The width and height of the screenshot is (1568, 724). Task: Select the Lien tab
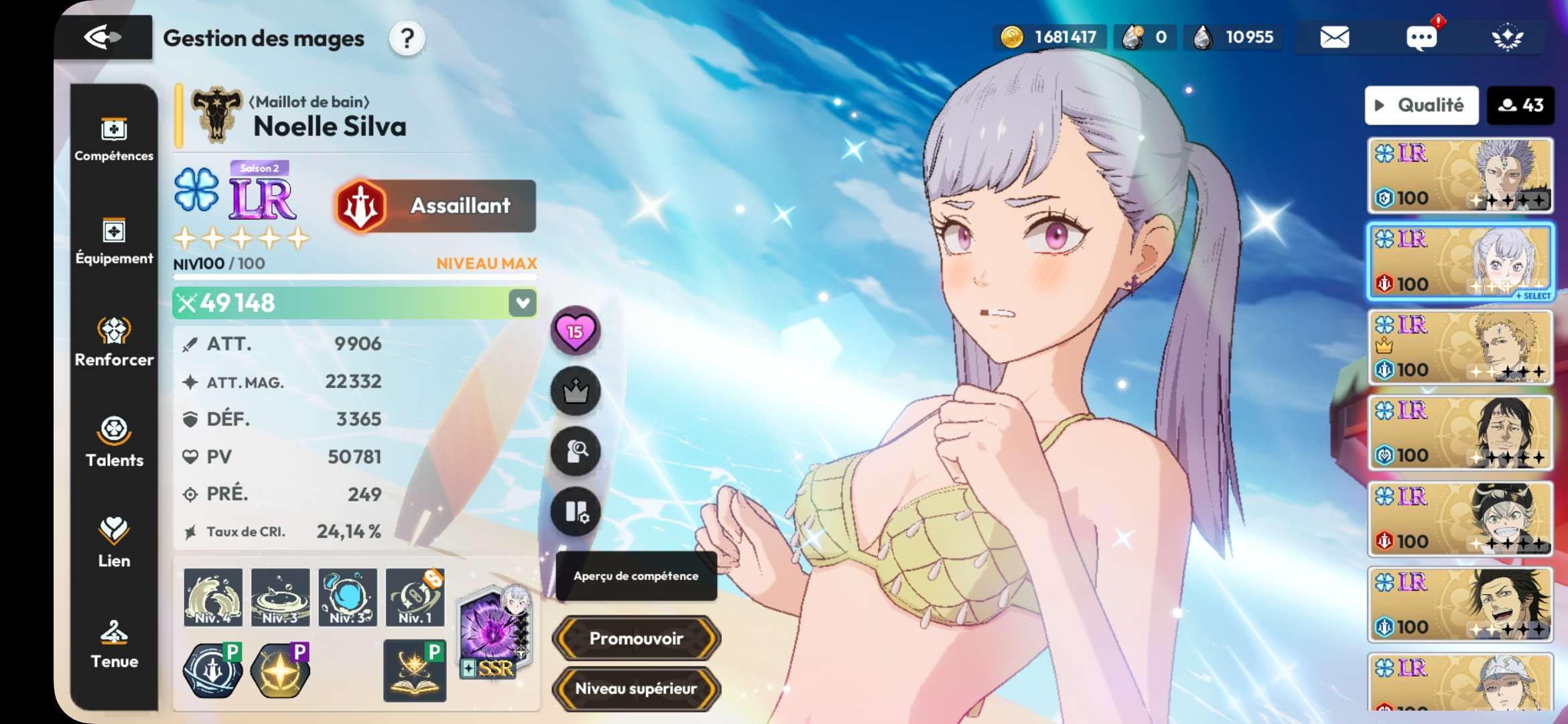114,543
